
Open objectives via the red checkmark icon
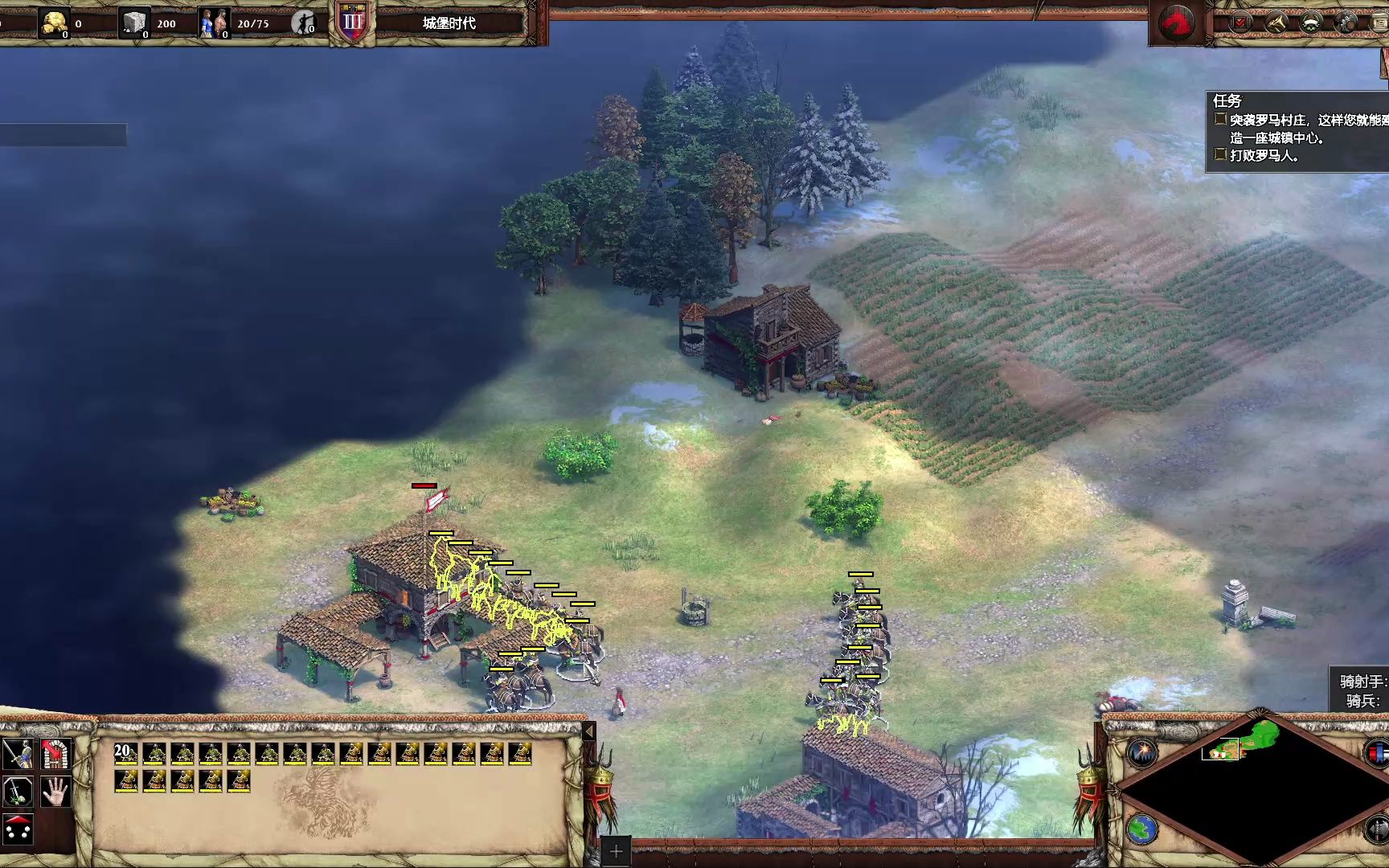(x=1240, y=23)
